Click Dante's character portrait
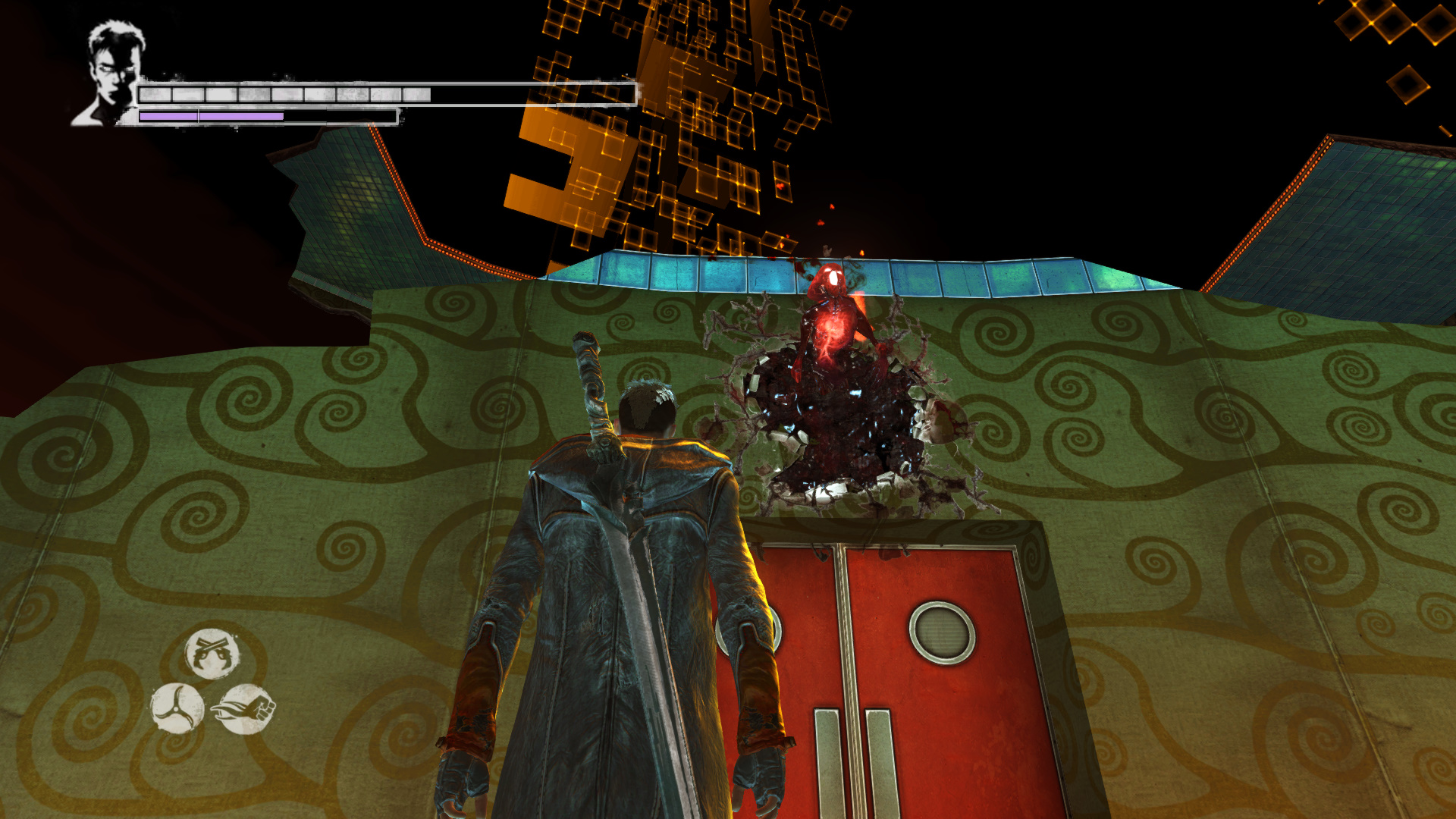Viewport: 1456px width, 819px height. [111, 74]
